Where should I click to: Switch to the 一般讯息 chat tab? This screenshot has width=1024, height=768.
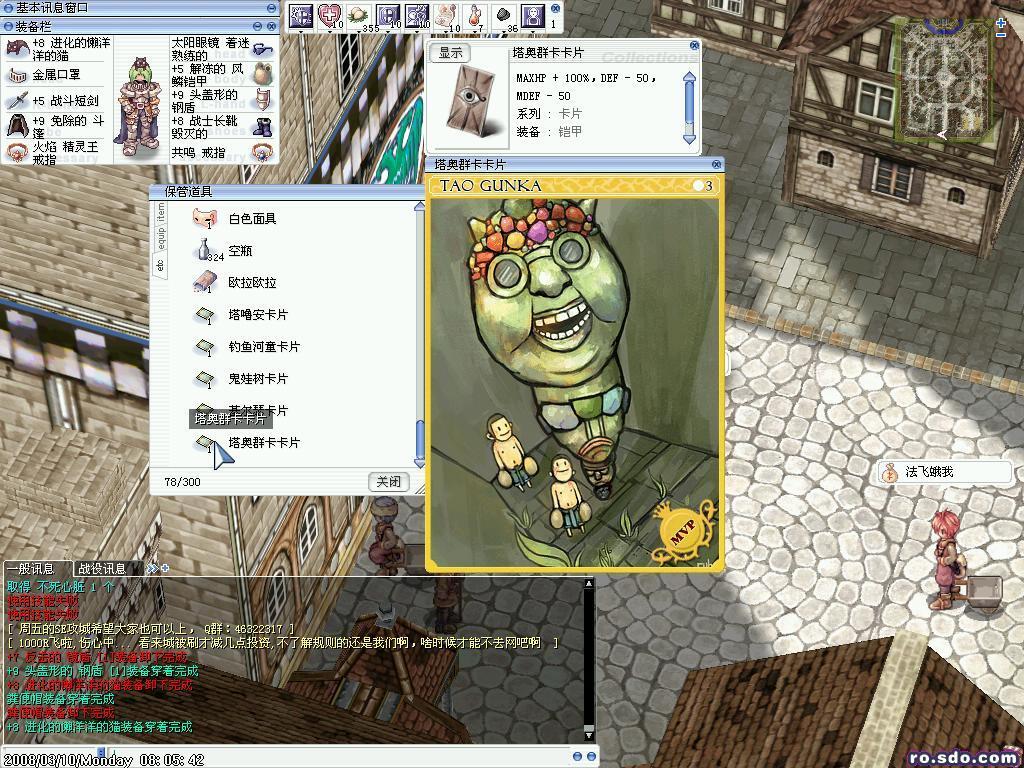[31, 568]
